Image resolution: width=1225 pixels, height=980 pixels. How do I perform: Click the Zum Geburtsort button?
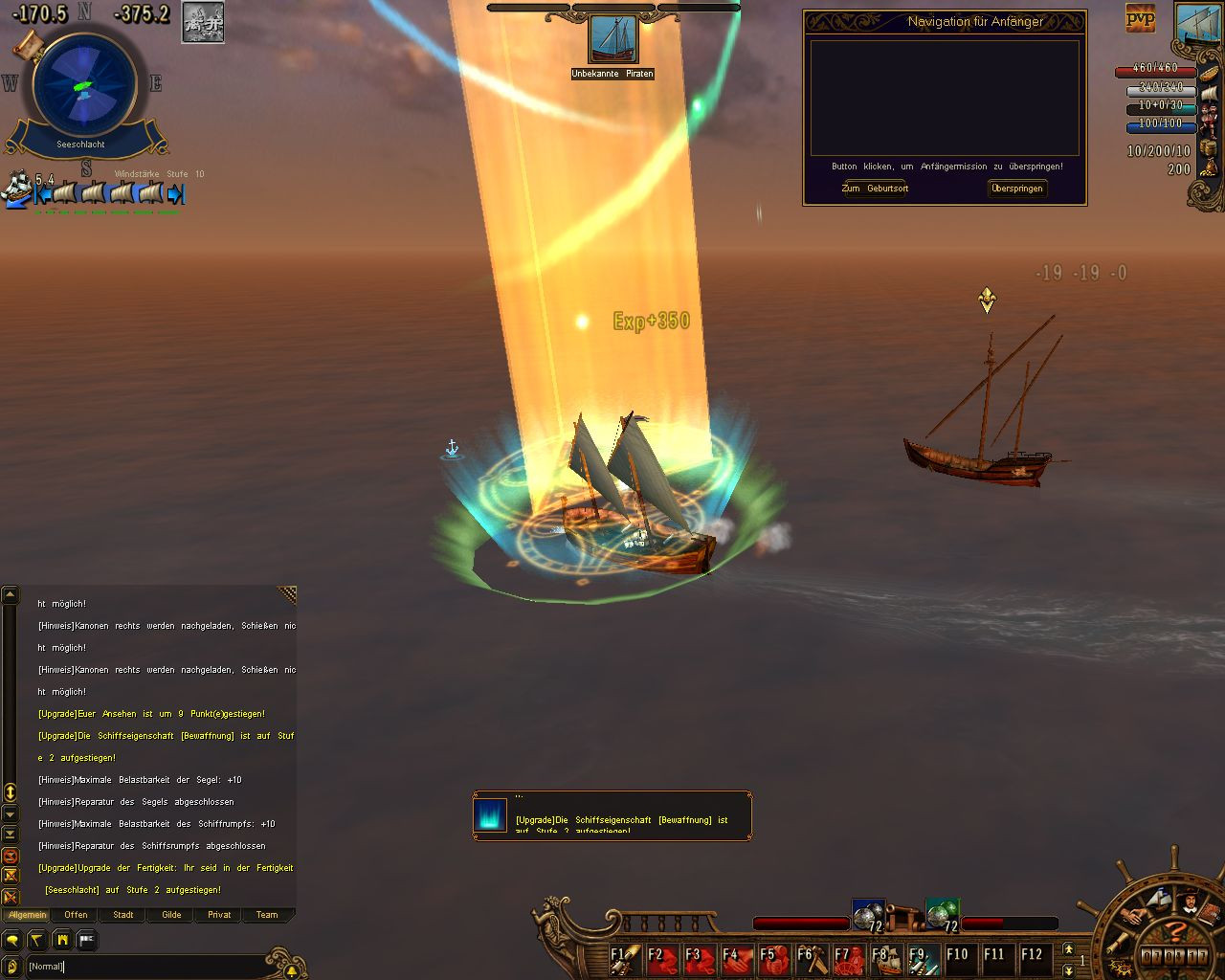878,189
